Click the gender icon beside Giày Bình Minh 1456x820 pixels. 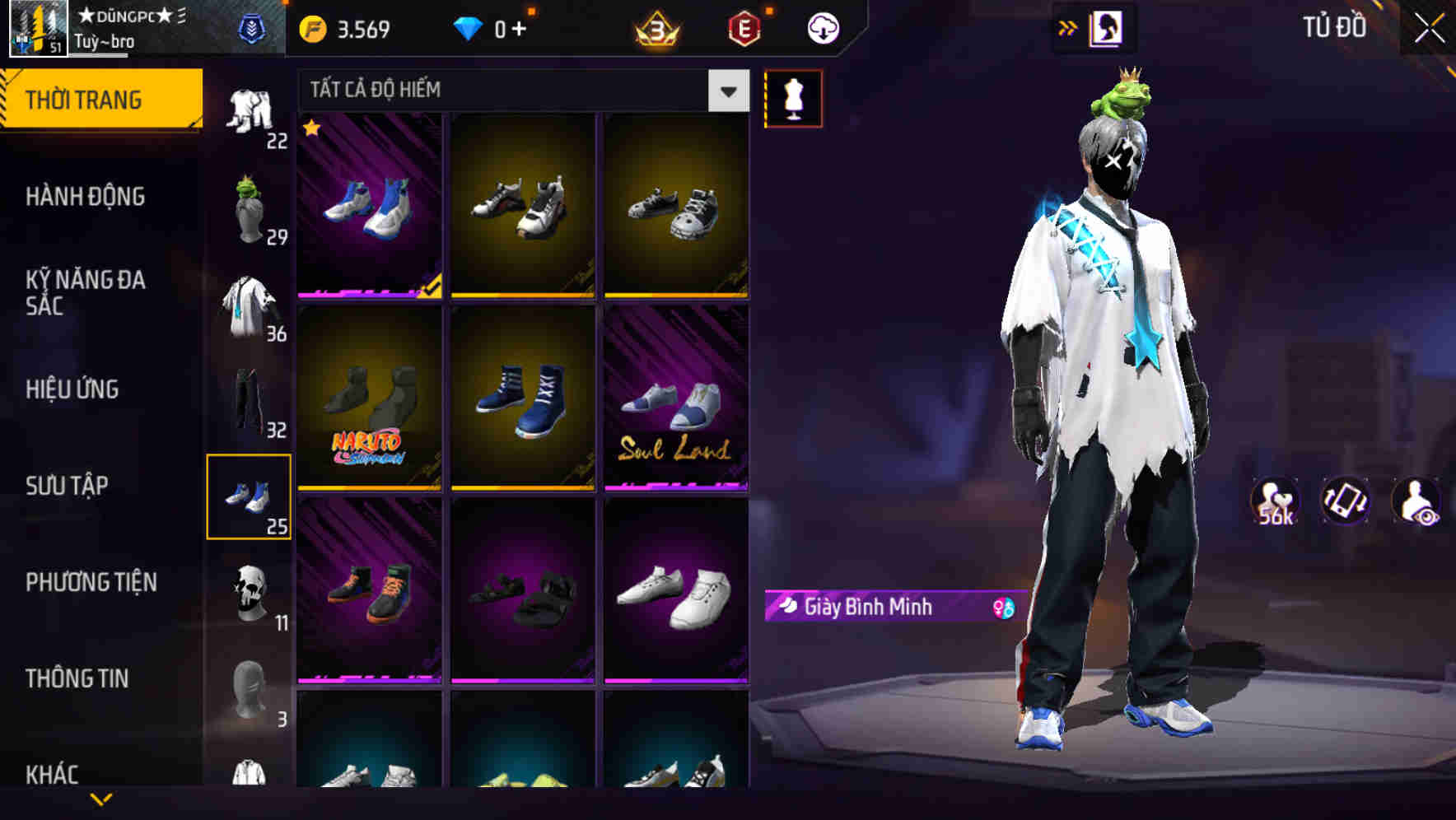click(1001, 607)
